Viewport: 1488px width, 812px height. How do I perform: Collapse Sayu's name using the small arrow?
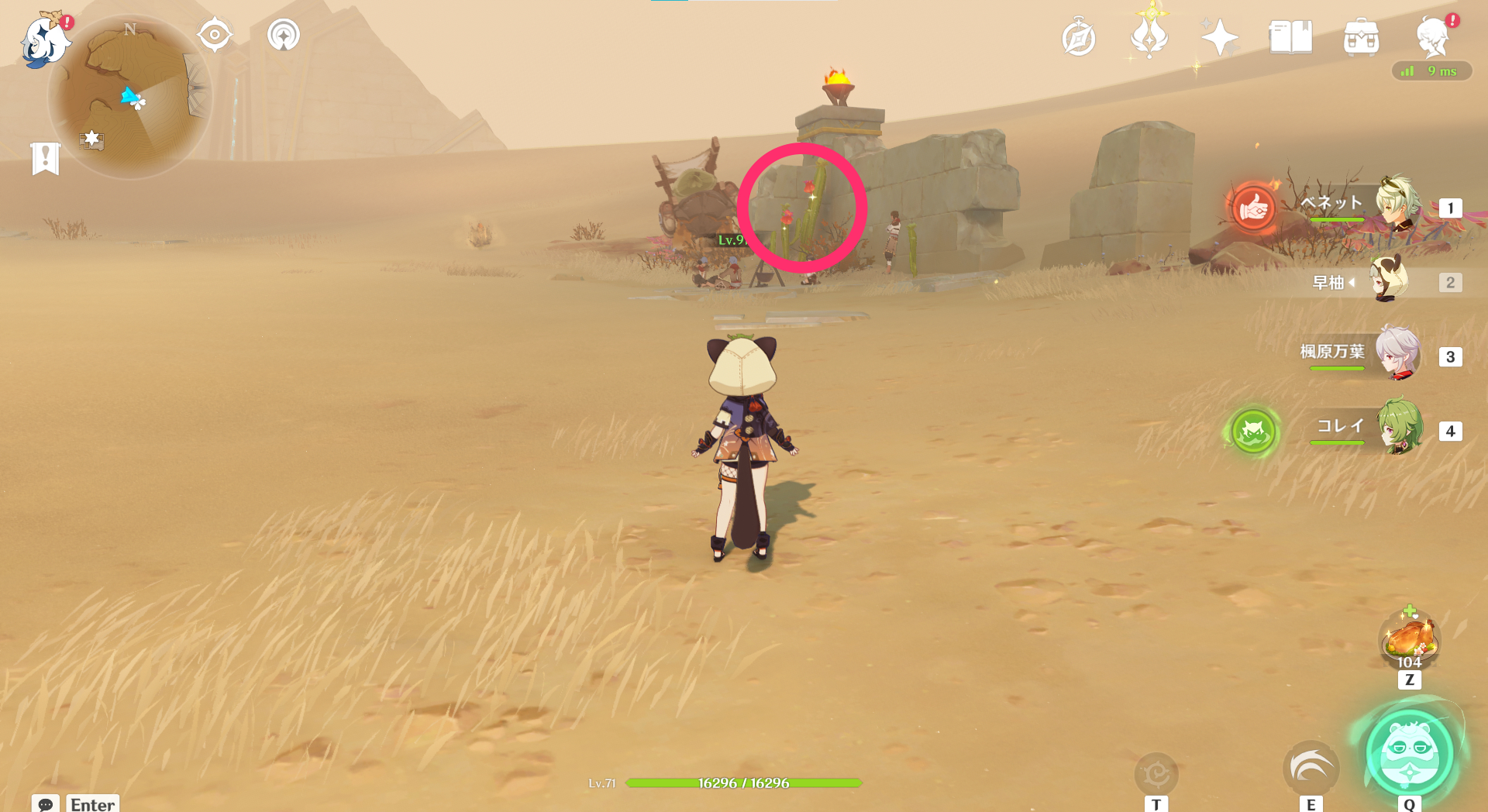pyautogui.click(x=1353, y=283)
